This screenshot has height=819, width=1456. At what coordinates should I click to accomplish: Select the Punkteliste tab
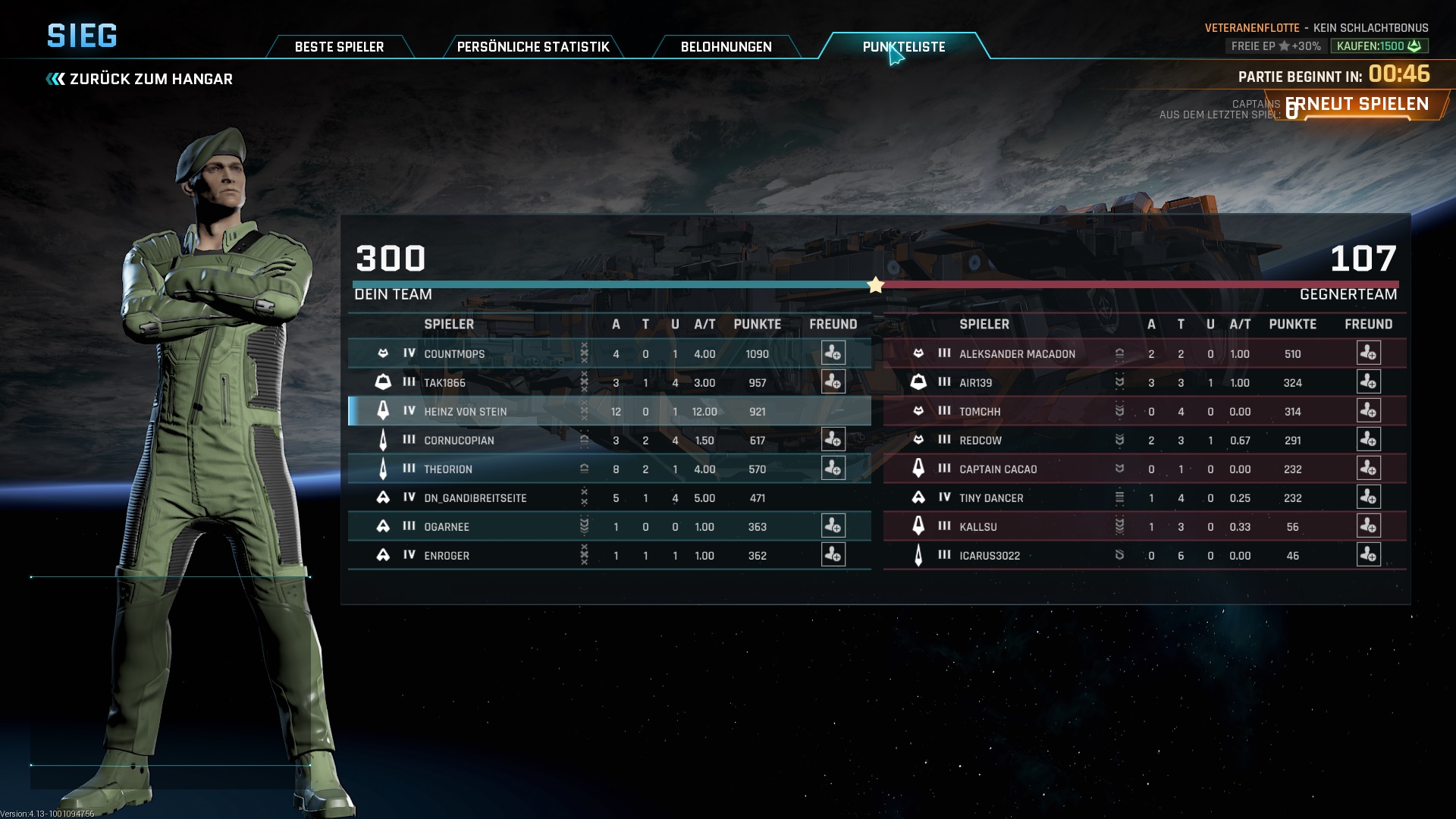903,47
